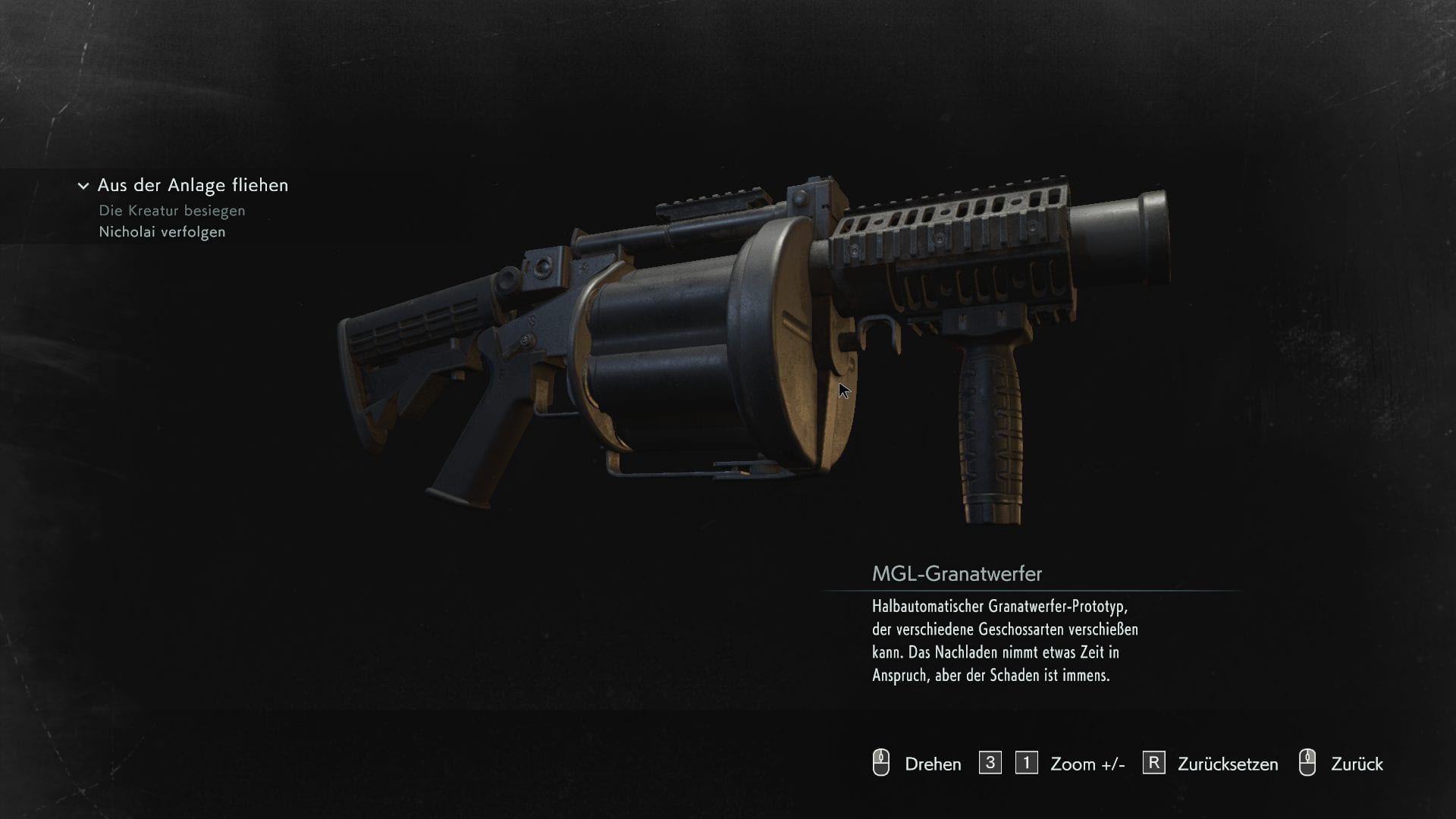The image size is (1456, 819).
Task: Select the 'Nicholai verfolgen' objective entry
Action: (x=162, y=232)
